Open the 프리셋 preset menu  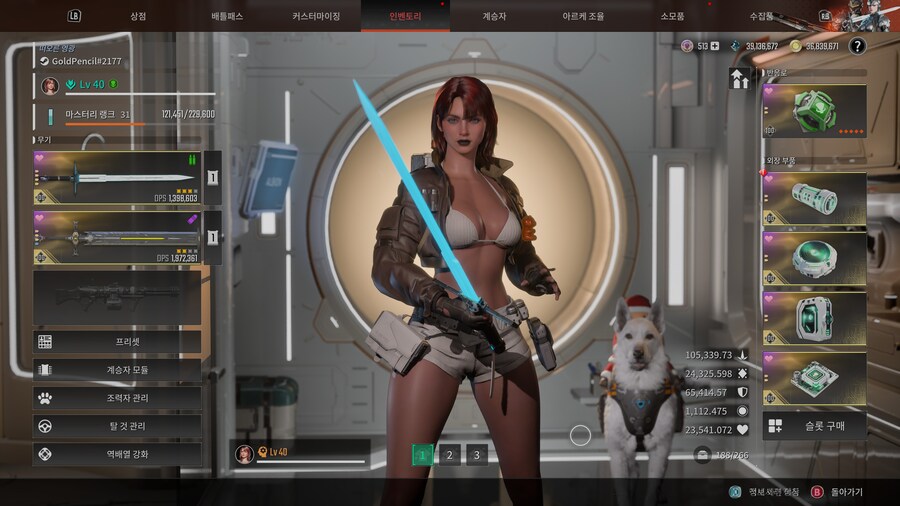(117, 342)
